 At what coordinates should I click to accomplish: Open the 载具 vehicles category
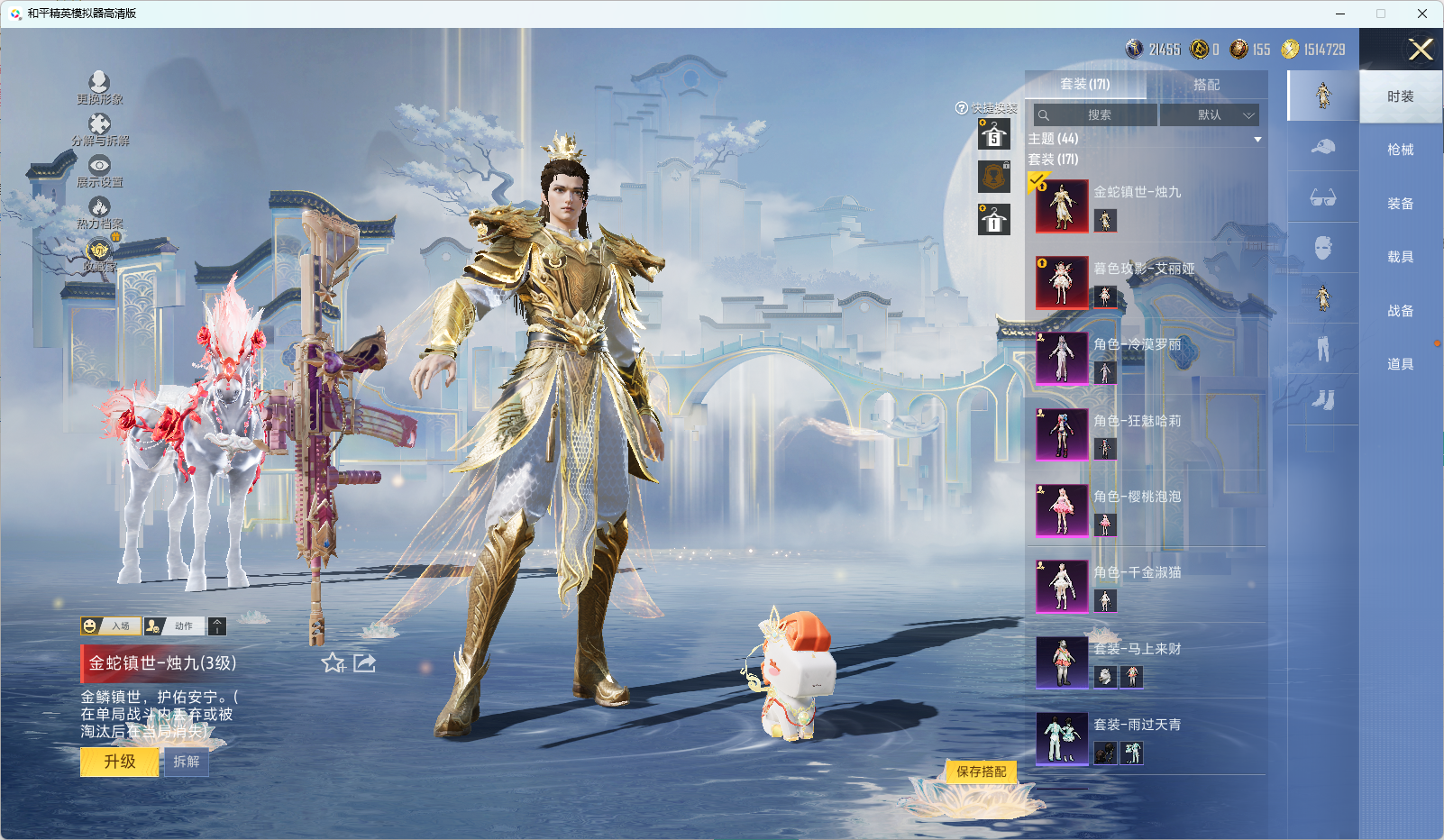point(1400,257)
